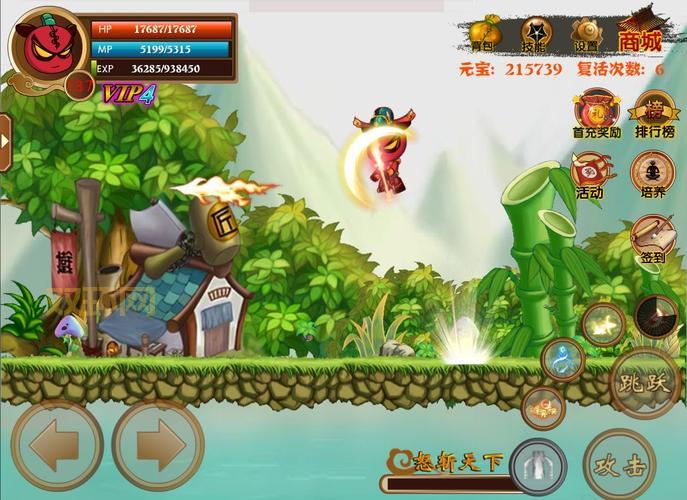Screen dimensions: 687x500
Task: Move left with the left arrow button
Action: pos(56,445)
